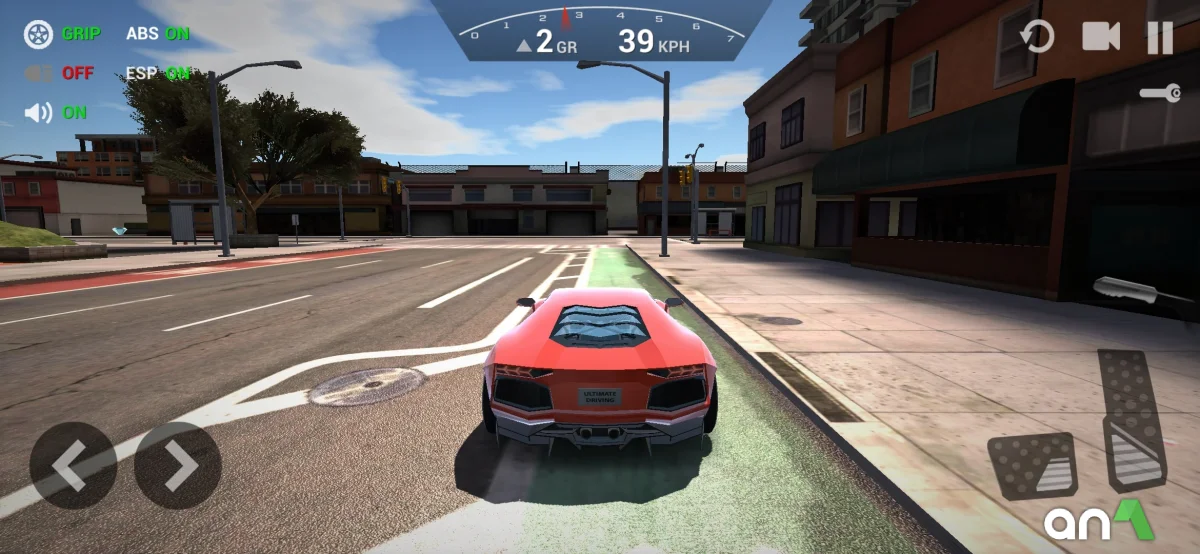Tap the wrench icon below the pause button
This screenshot has height=554, width=1200.
(1160, 93)
